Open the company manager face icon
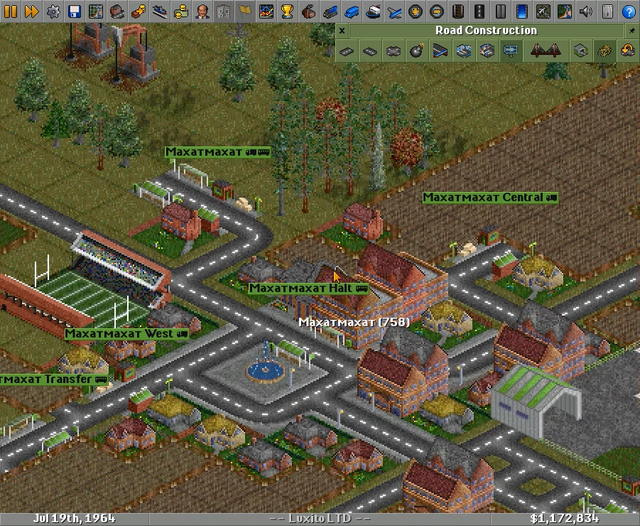Image resolution: width=640 pixels, height=526 pixels. [x=201, y=11]
